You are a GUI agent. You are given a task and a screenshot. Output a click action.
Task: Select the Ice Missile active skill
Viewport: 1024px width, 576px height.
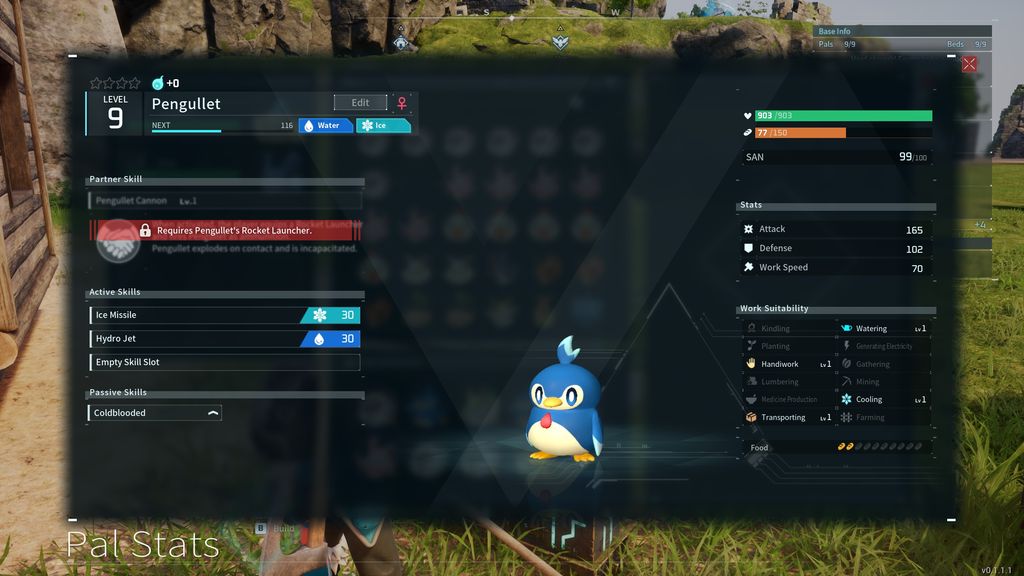tap(224, 315)
